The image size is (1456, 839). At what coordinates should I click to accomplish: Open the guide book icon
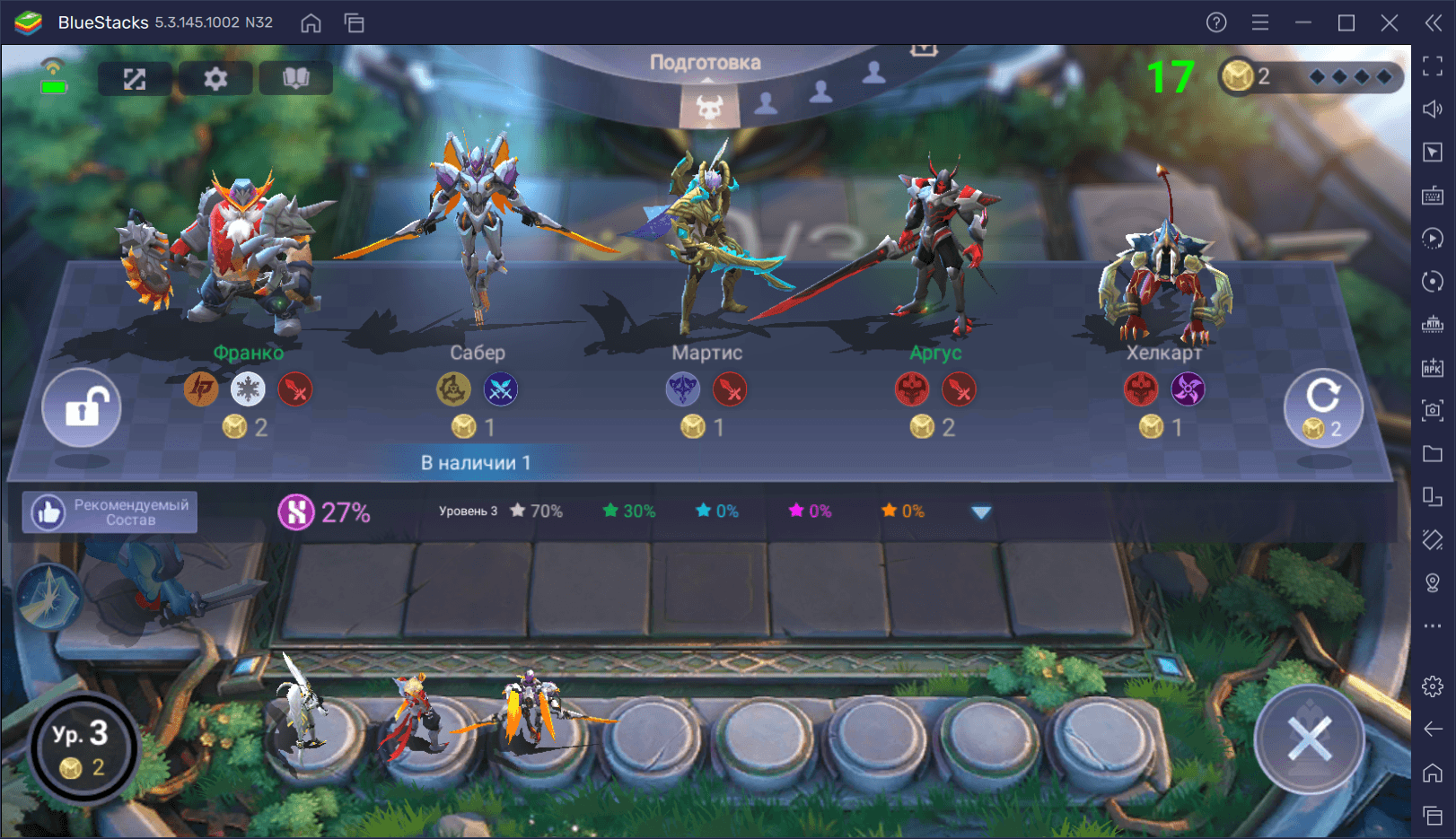[x=296, y=79]
